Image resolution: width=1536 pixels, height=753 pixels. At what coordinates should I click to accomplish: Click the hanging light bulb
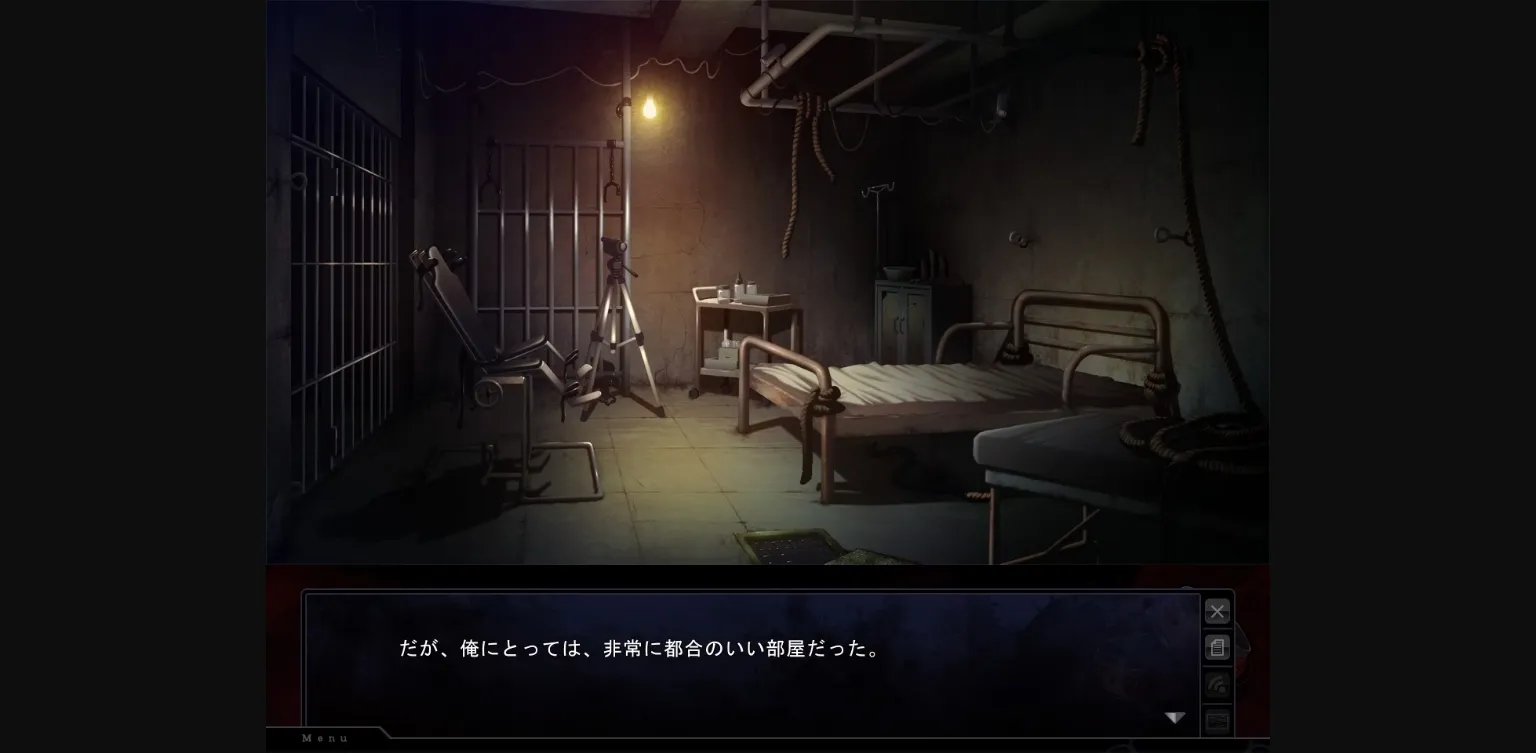[x=648, y=107]
